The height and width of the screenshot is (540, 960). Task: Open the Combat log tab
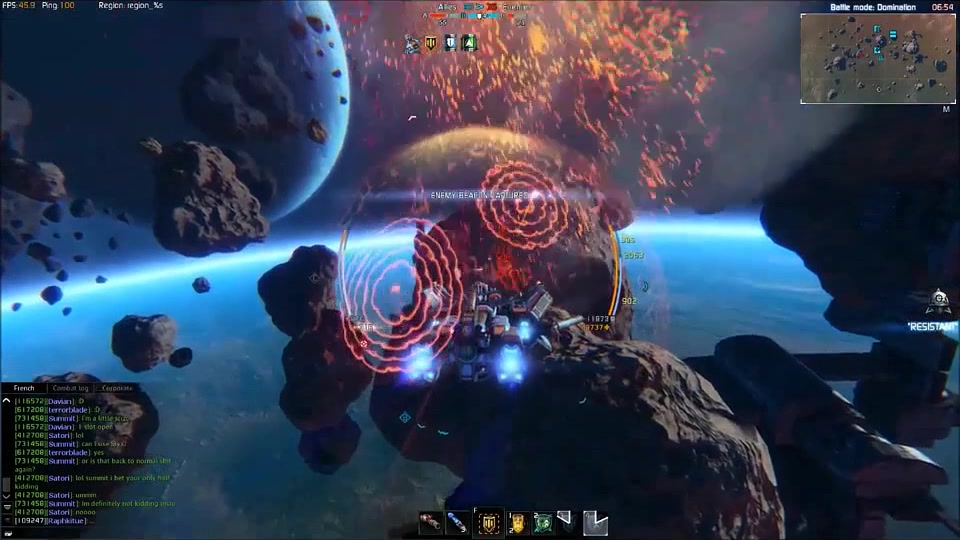click(70, 388)
